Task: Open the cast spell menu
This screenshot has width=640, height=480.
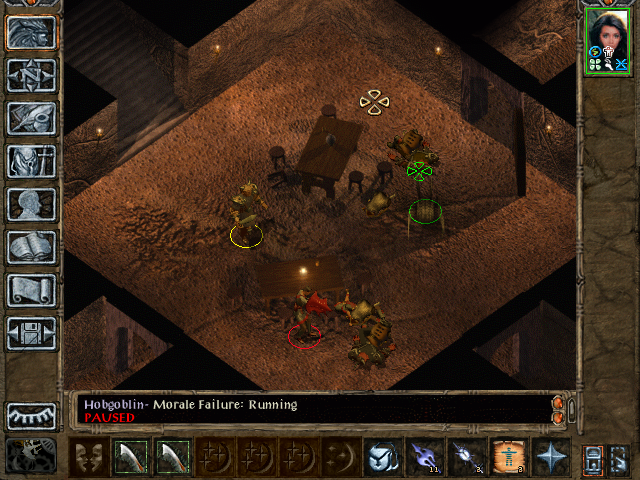Action: [381, 456]
